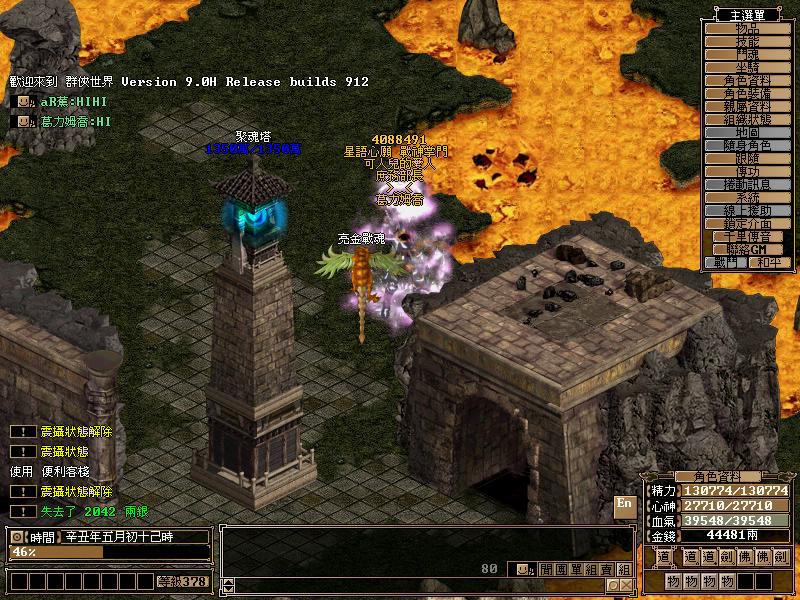
Task: Open 線上援助 online help
Action: [747, 210]
